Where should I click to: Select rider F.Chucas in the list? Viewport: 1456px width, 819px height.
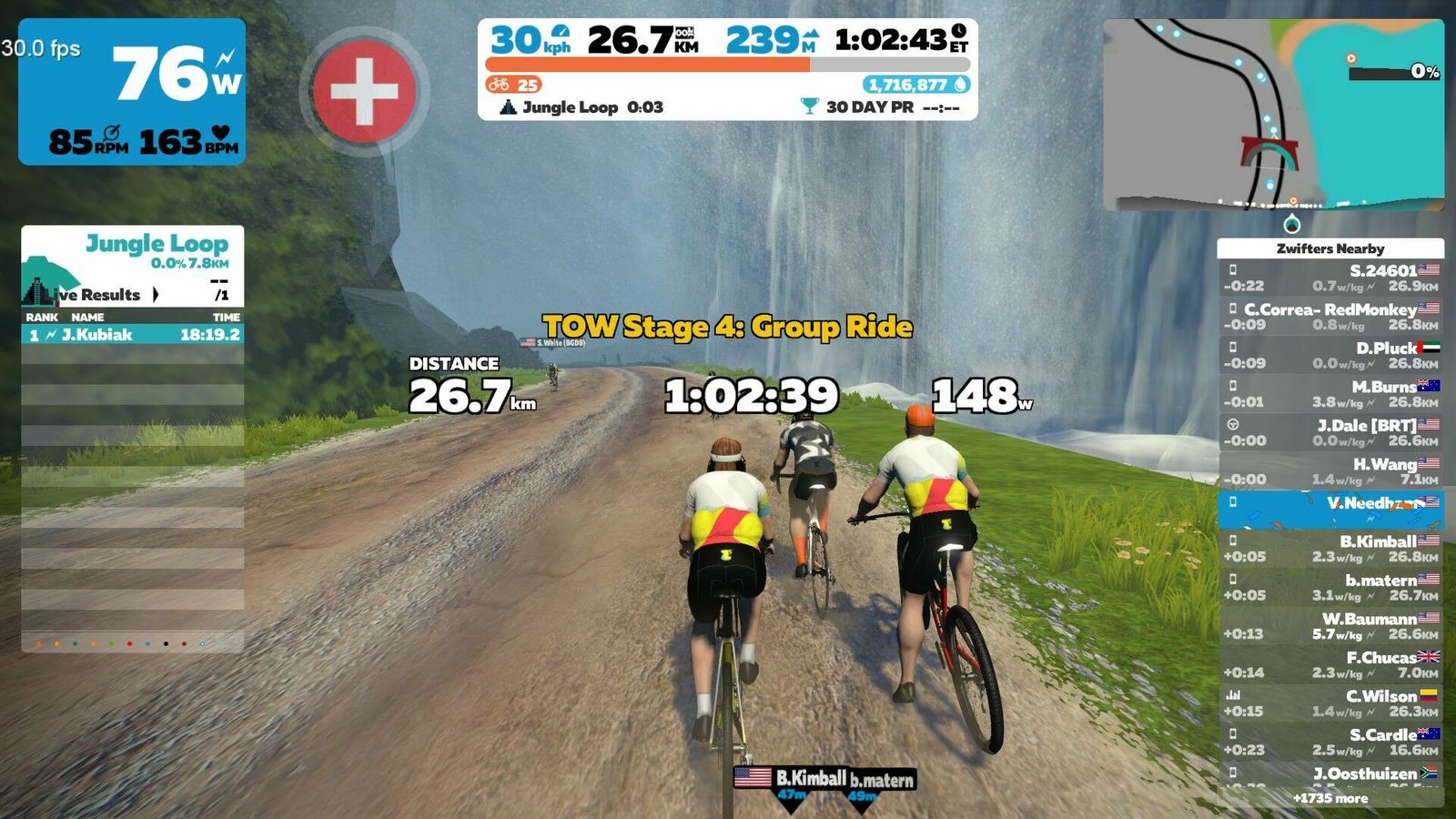[x=1330, y=664]
